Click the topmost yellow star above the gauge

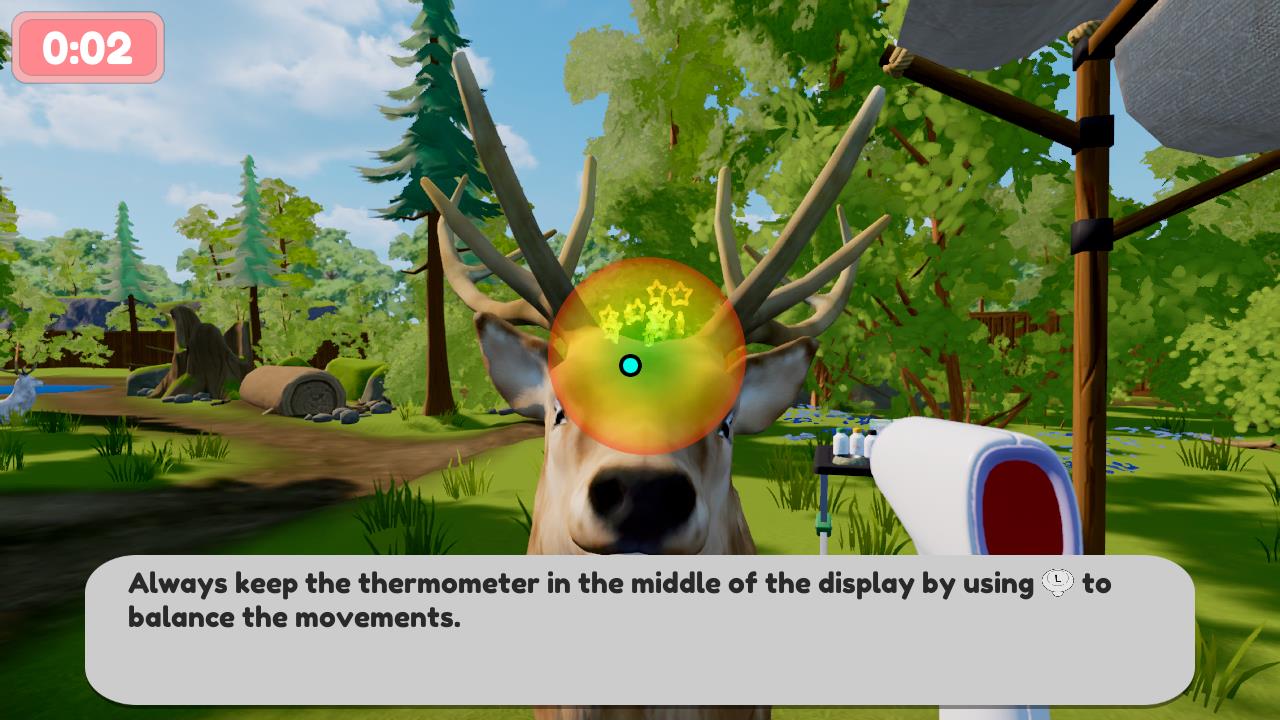[x=658, y=288]
